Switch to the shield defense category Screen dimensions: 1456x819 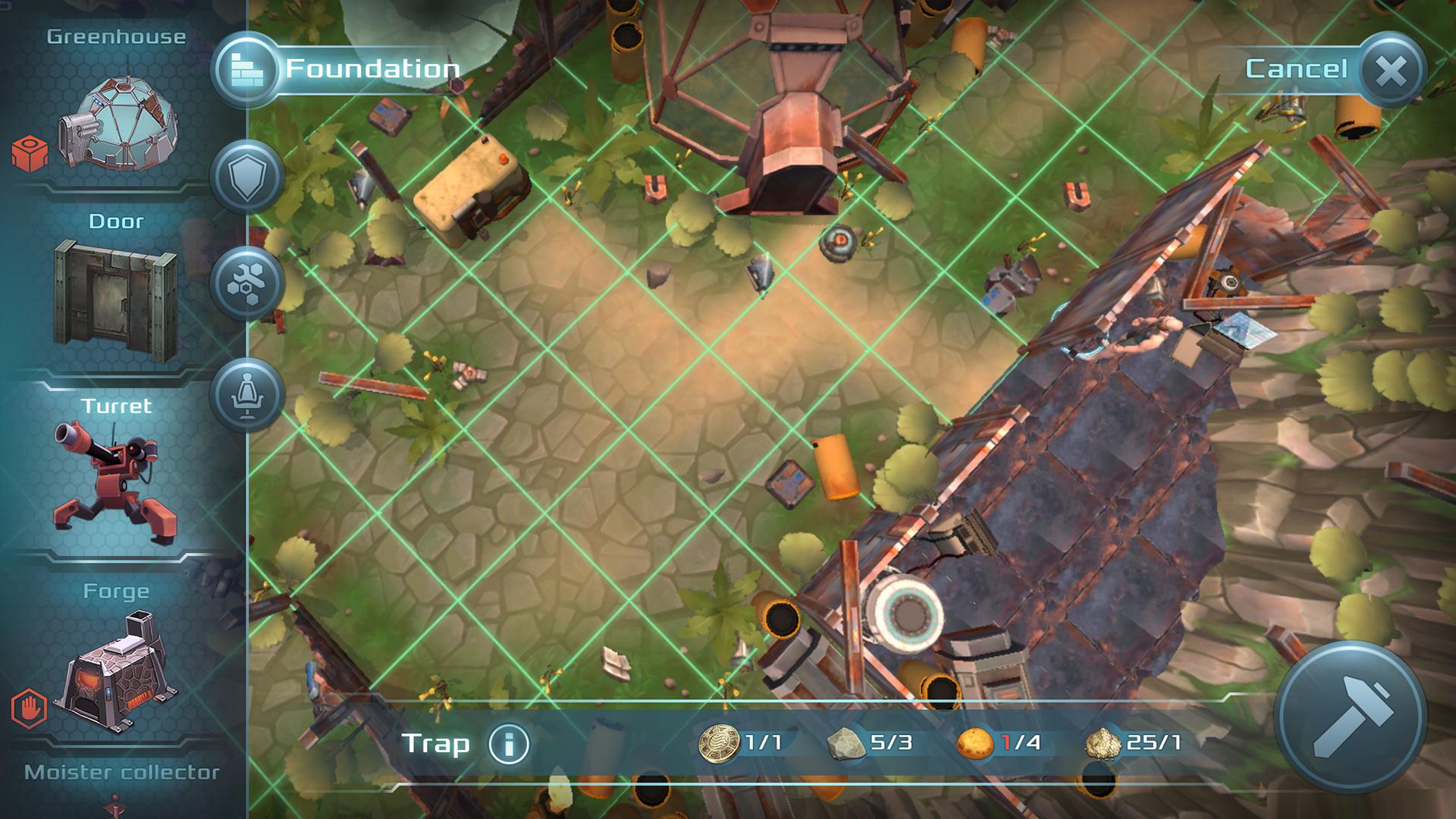[246, 178]
